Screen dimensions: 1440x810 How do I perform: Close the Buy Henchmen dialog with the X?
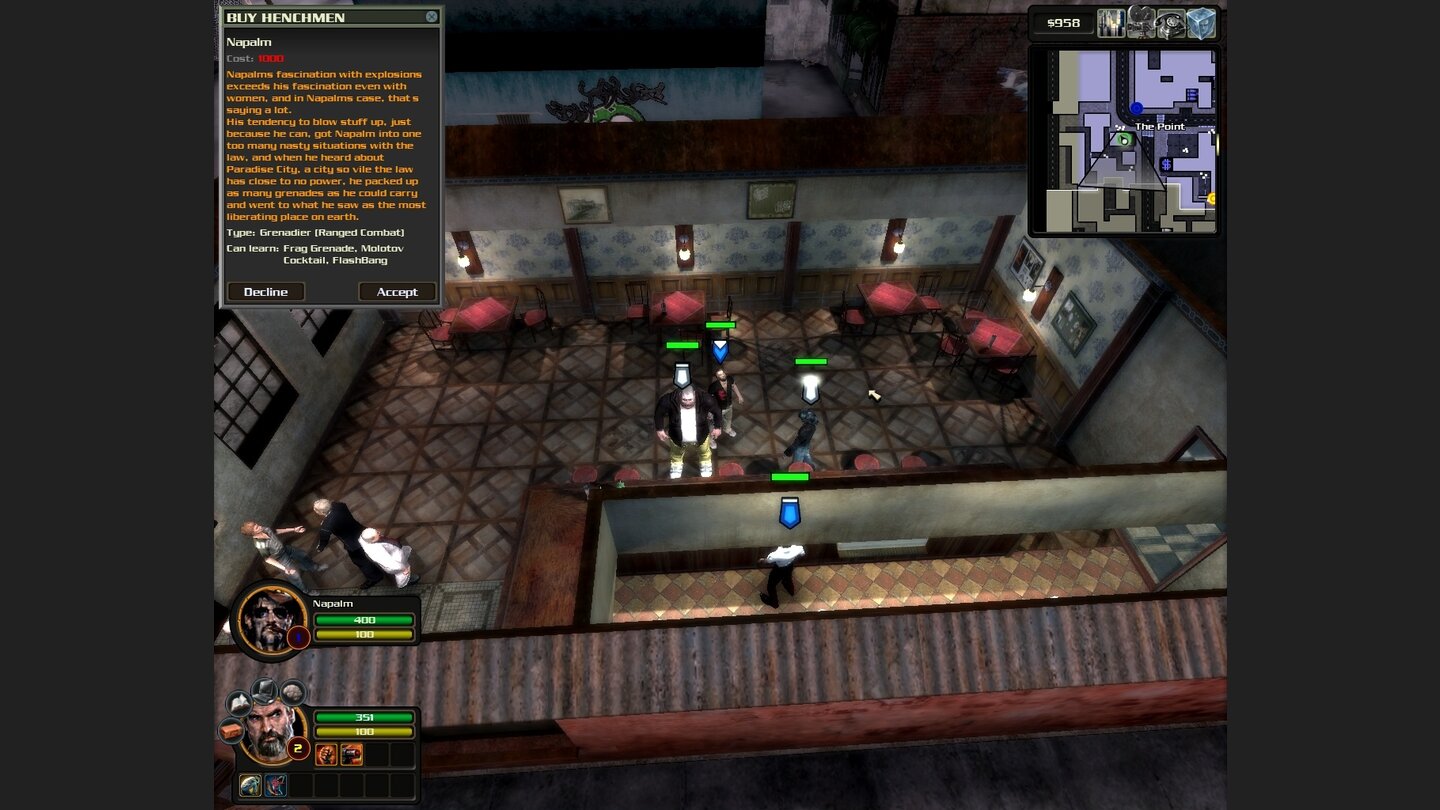click(x=432, y=16)
